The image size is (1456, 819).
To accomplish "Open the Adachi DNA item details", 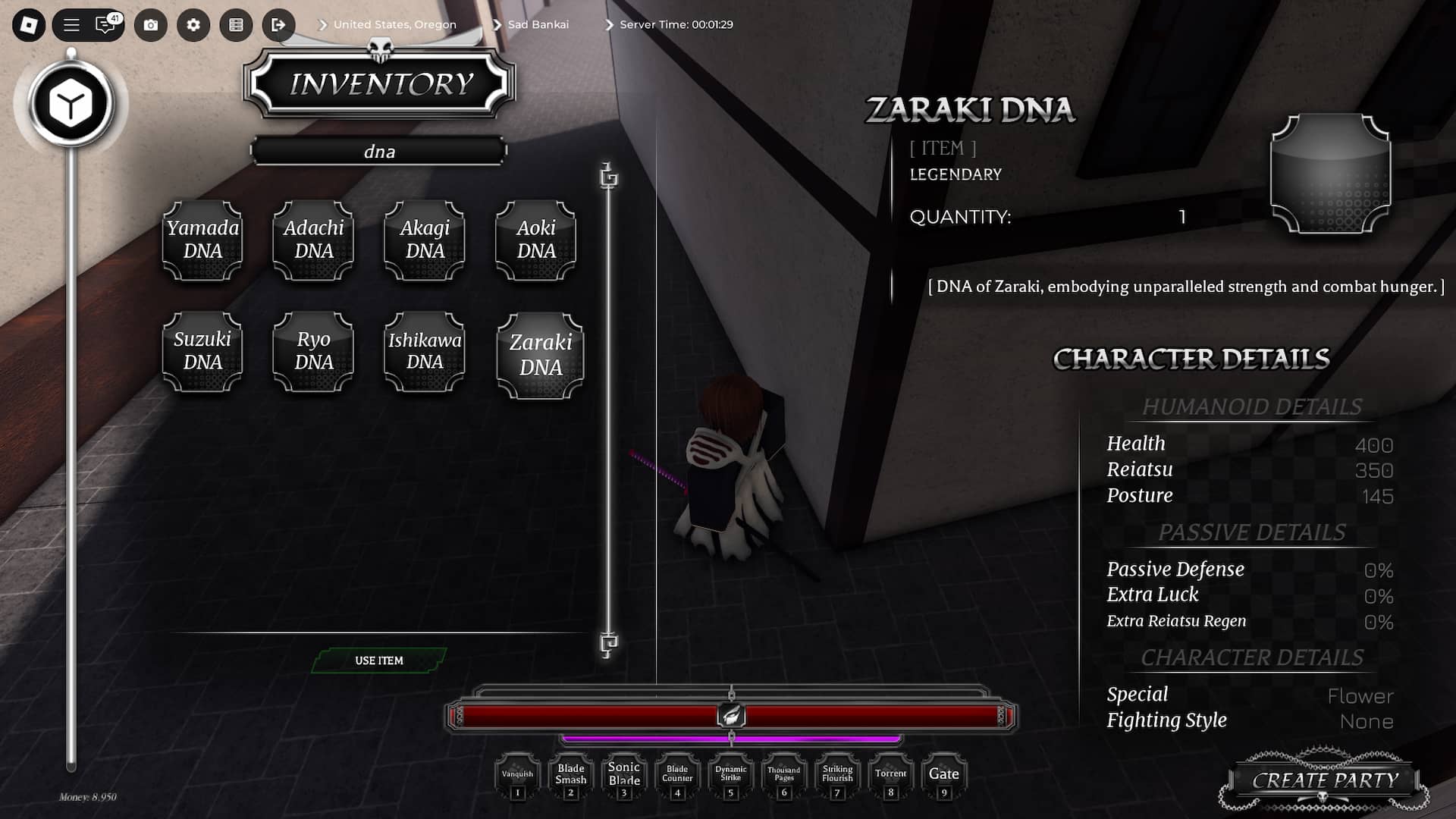I will pos(312,240).
